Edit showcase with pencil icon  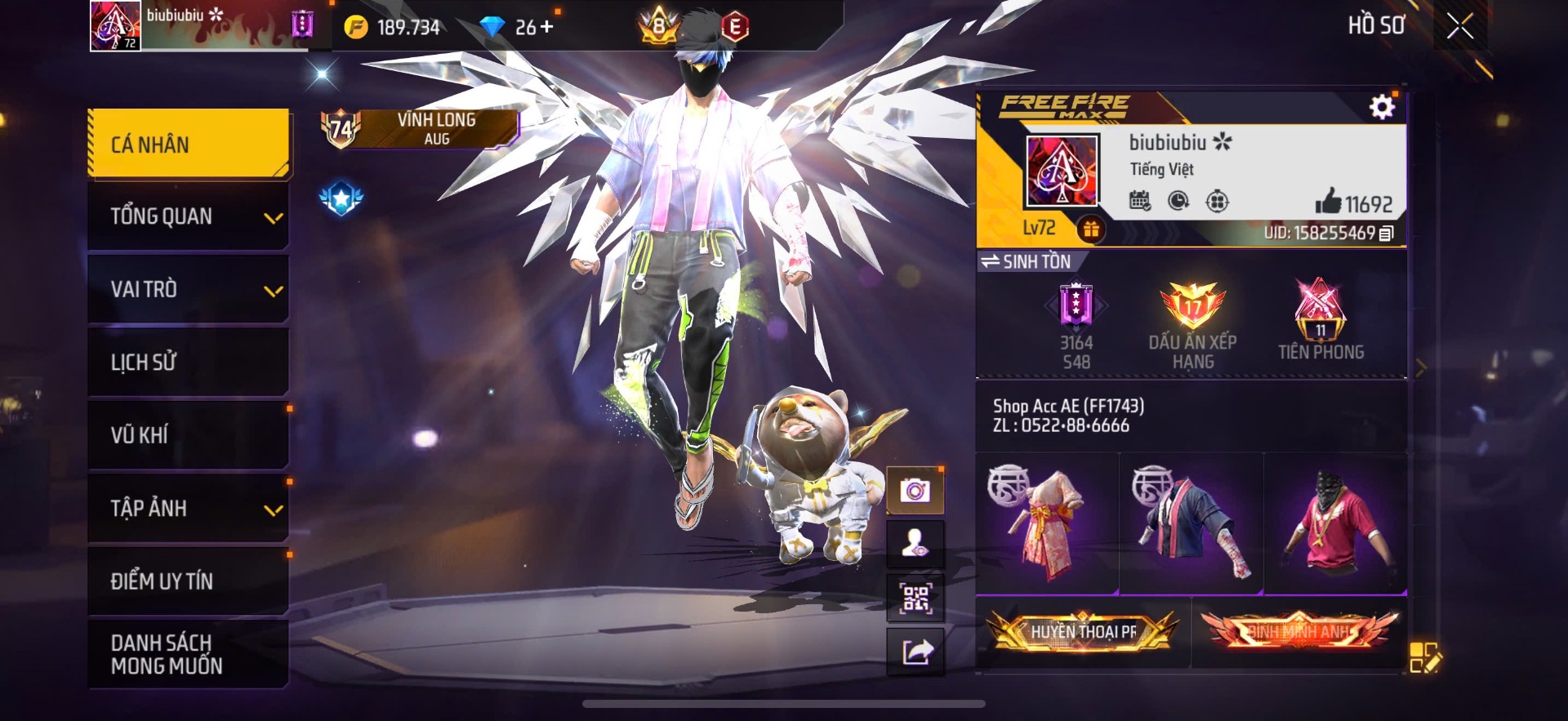coord(1425,657)
